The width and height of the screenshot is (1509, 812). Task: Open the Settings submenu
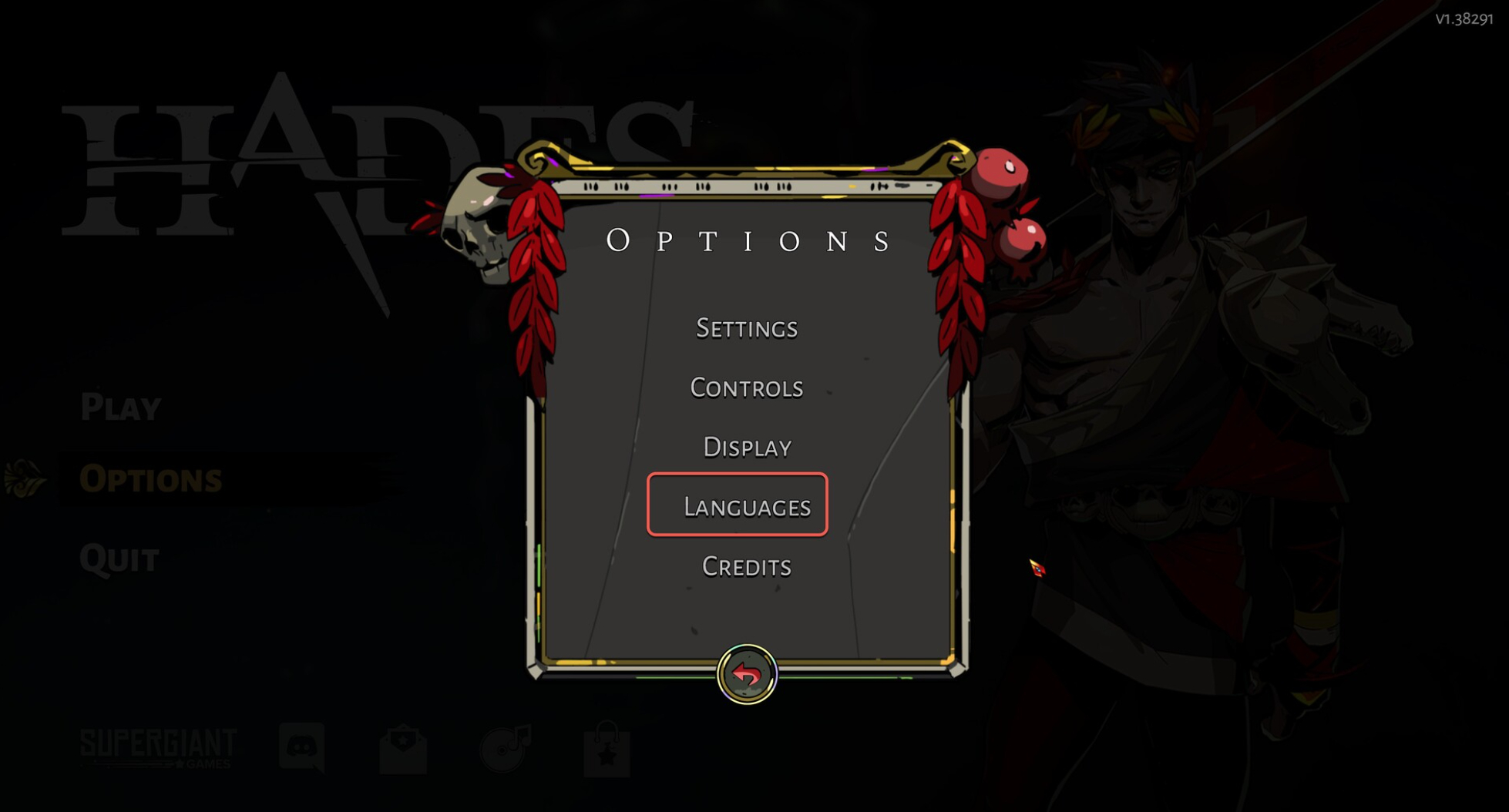(x=746, y=329)
